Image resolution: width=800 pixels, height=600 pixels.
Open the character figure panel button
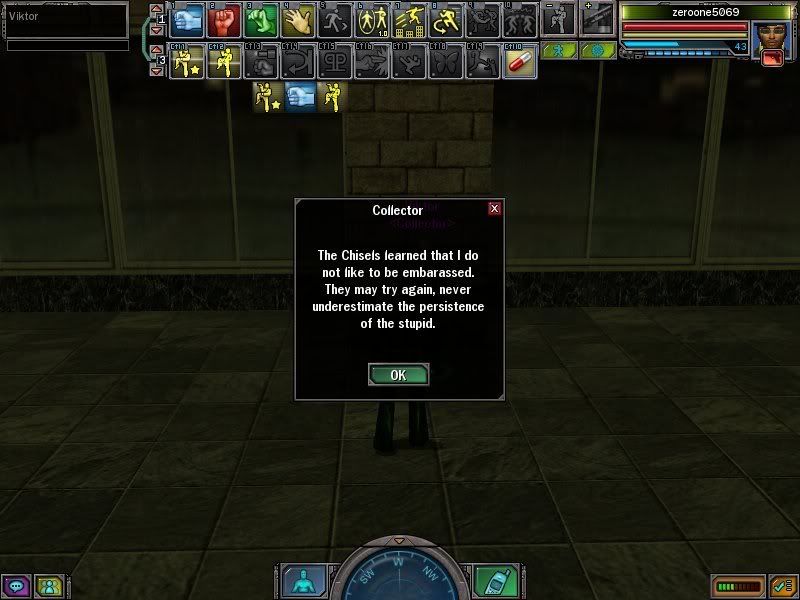tap(299, 581)
